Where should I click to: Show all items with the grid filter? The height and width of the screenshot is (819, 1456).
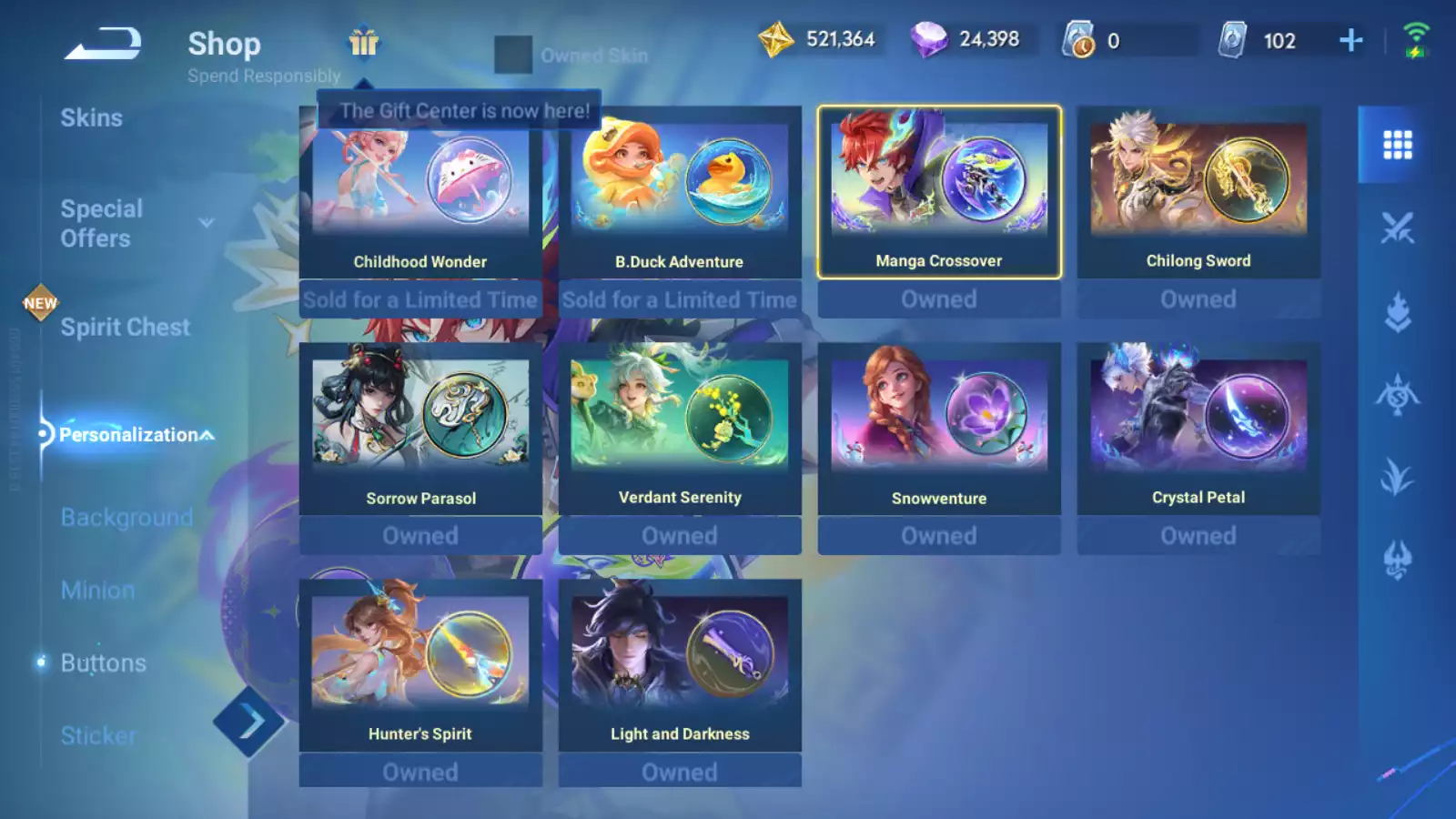click(1397, 145)
